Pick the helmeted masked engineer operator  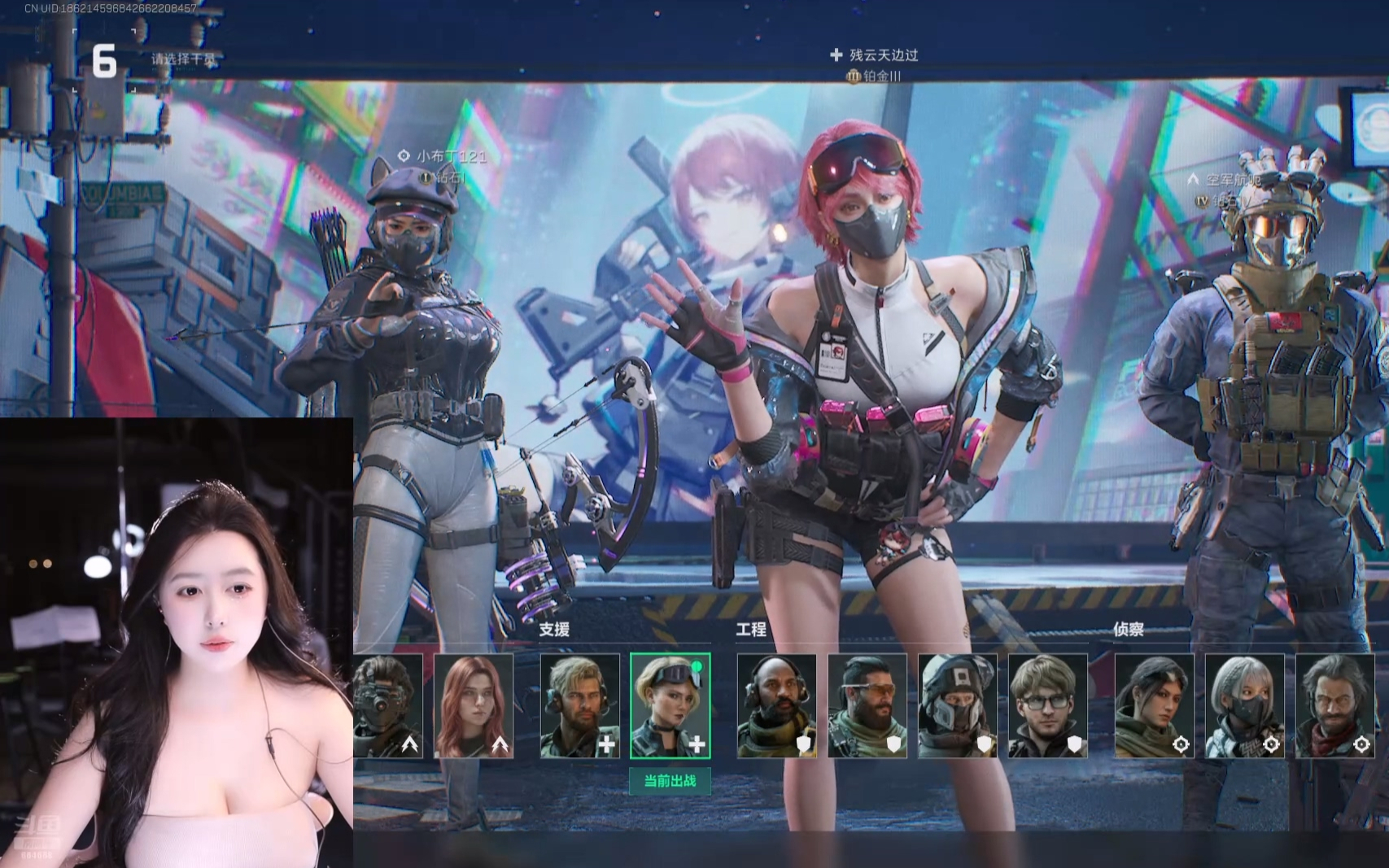coord(957,705)
